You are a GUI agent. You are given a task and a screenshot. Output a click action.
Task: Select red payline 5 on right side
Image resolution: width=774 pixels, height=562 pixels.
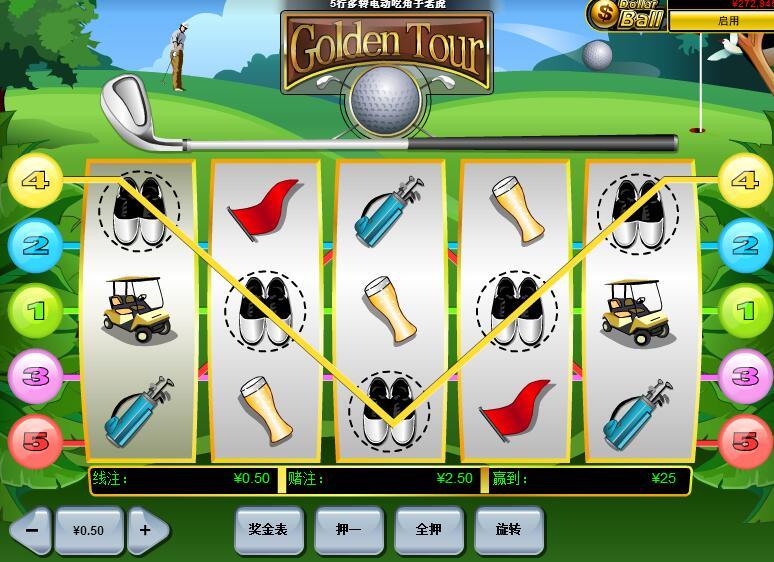(x=745, y=440)
